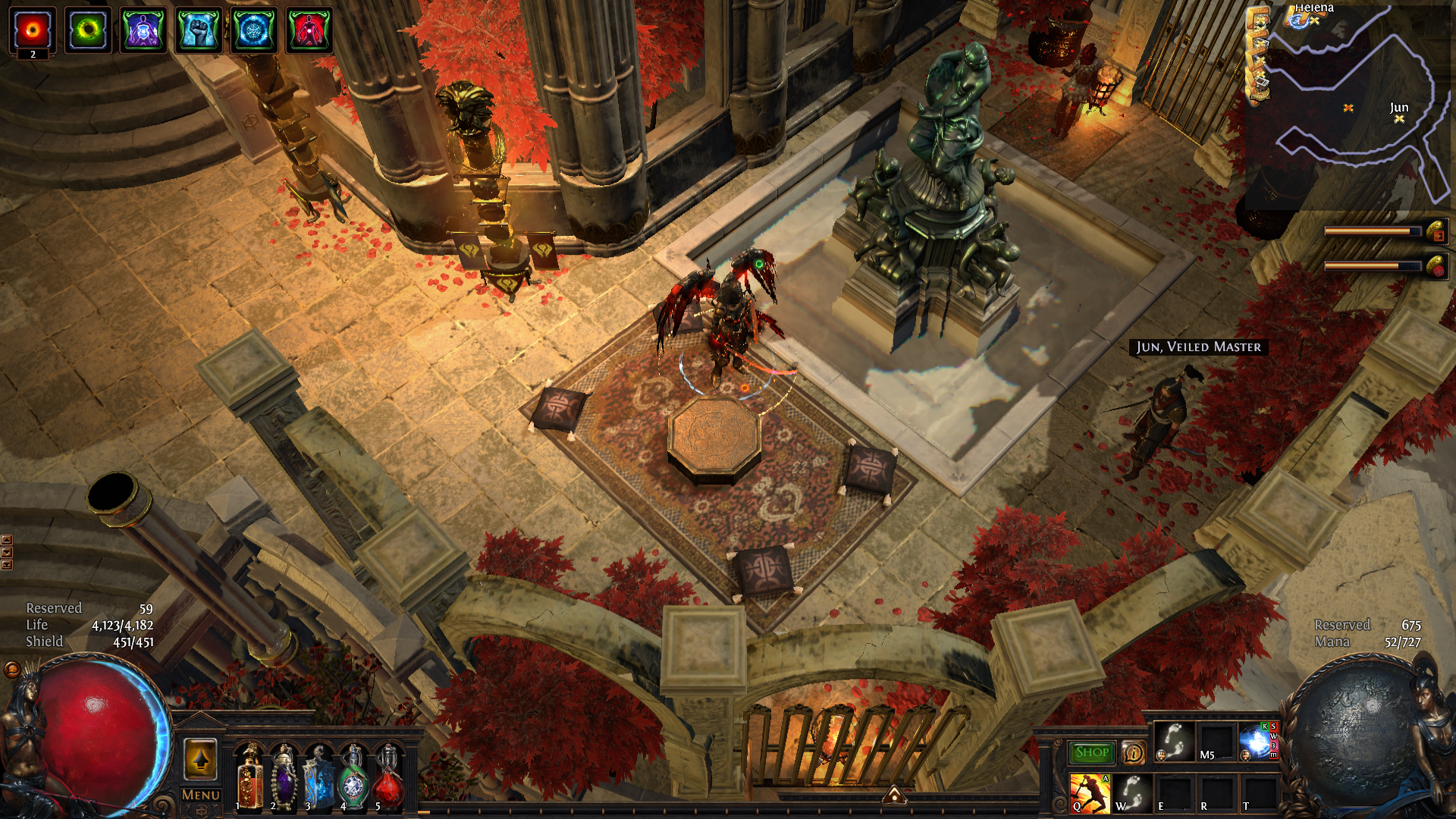
Task: Activate the leaping attack skill on Q
Action: 1089,792
